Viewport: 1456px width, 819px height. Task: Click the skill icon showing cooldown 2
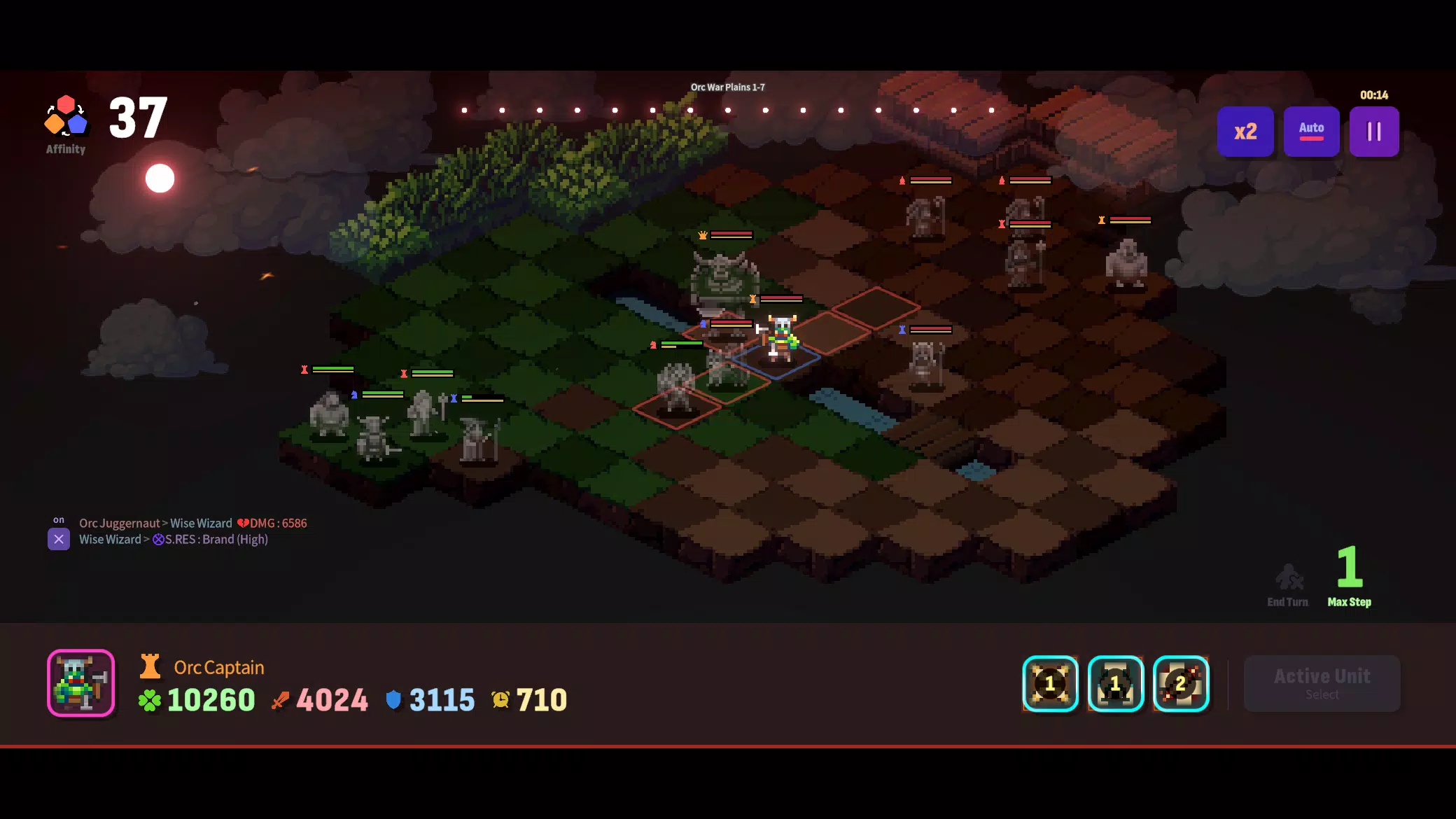coord(1182,684)
